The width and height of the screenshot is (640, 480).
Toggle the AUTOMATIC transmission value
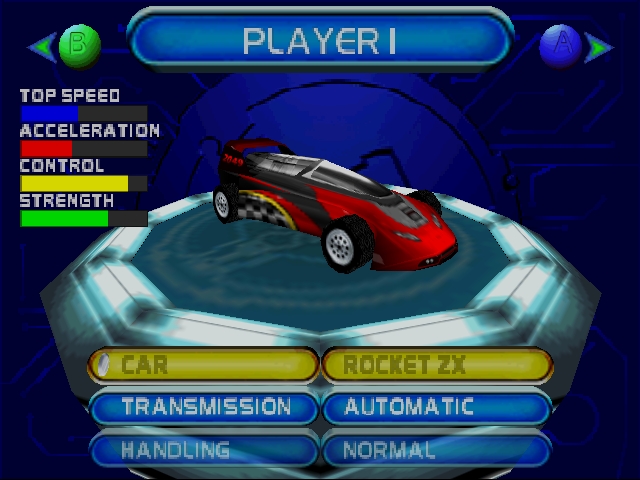tap(437, 407)
